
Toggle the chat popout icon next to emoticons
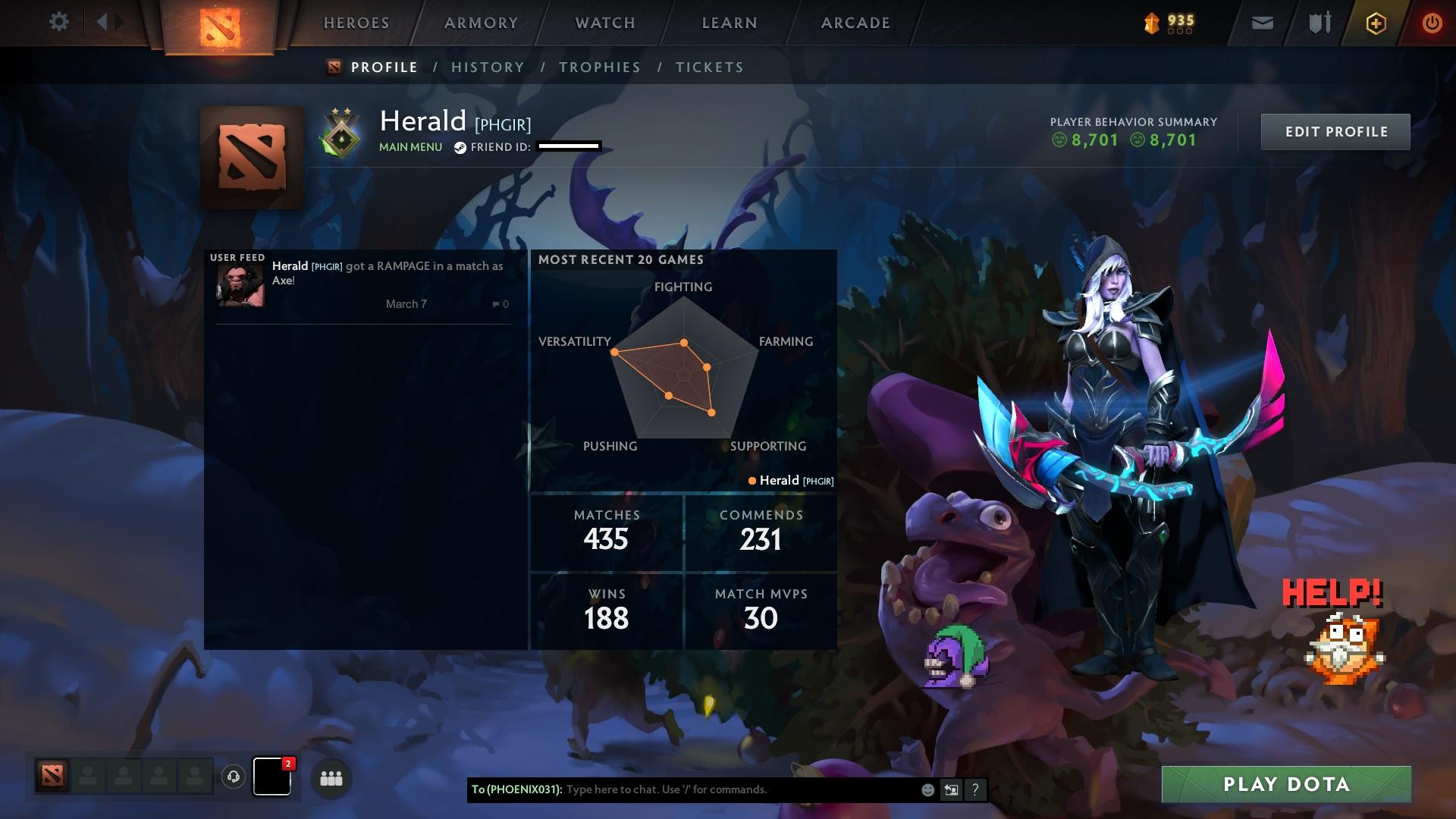(951, 789)
